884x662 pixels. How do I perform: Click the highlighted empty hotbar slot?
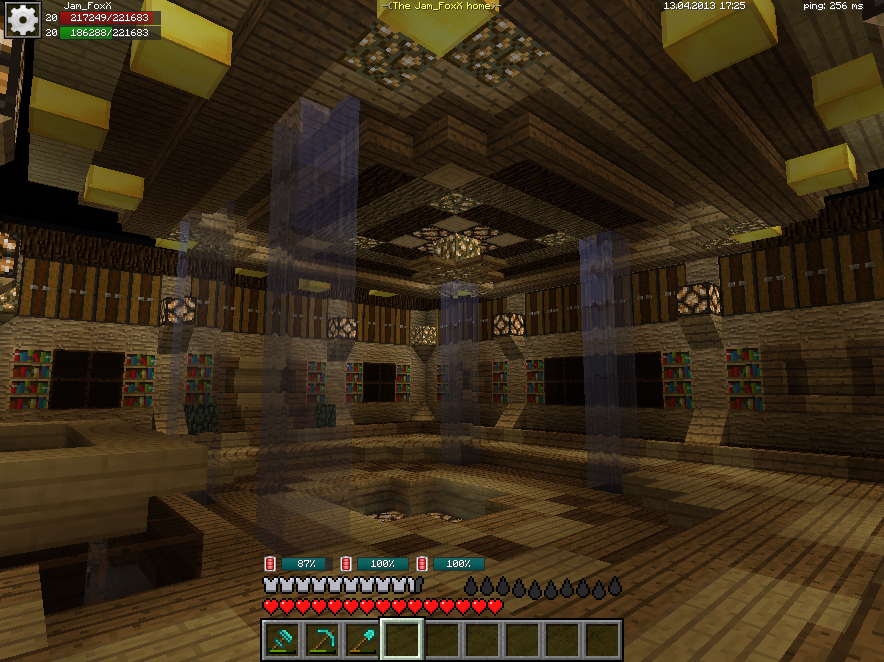click(402, 640)
